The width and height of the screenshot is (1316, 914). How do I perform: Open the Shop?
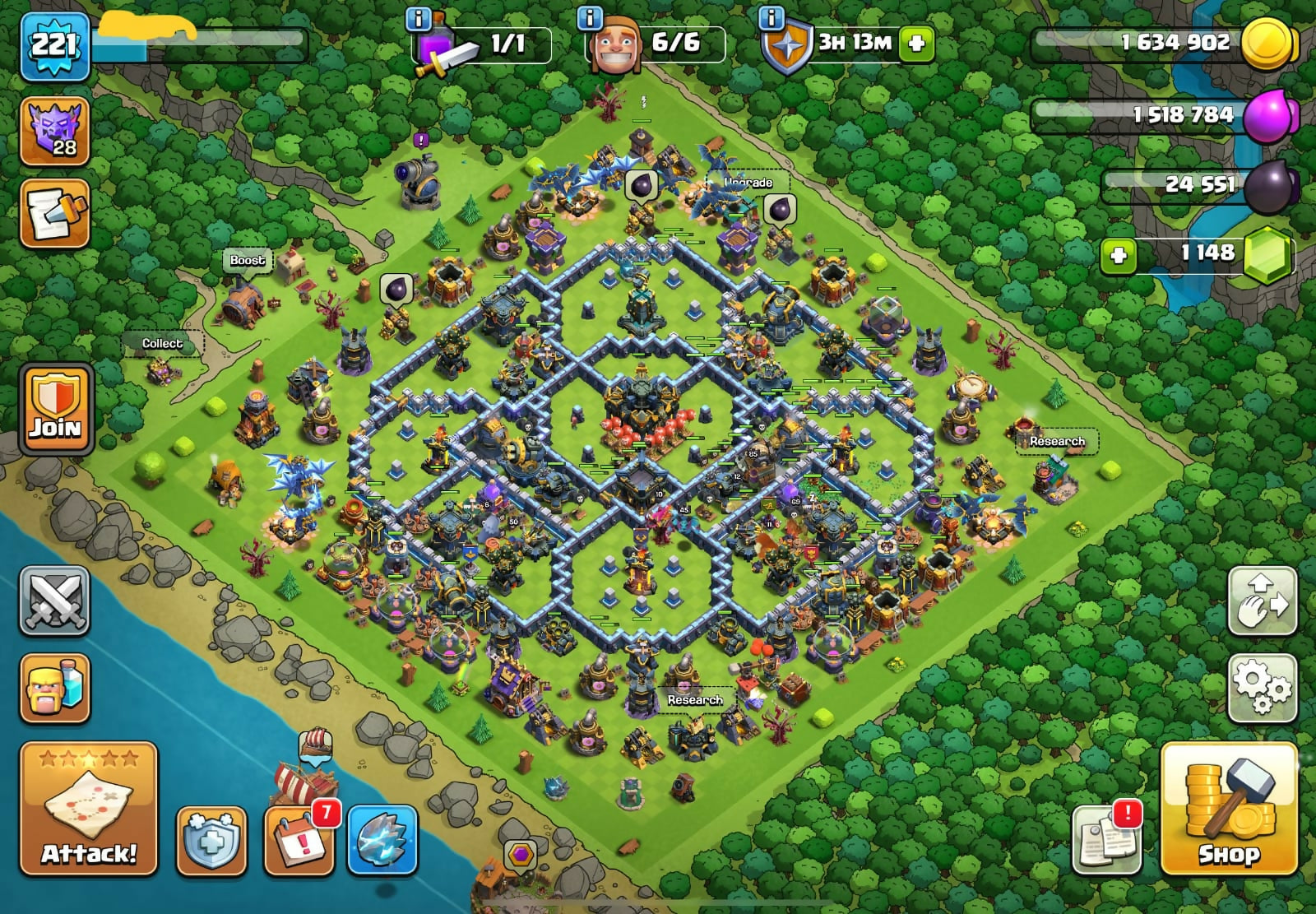[x=1229, y=810]
